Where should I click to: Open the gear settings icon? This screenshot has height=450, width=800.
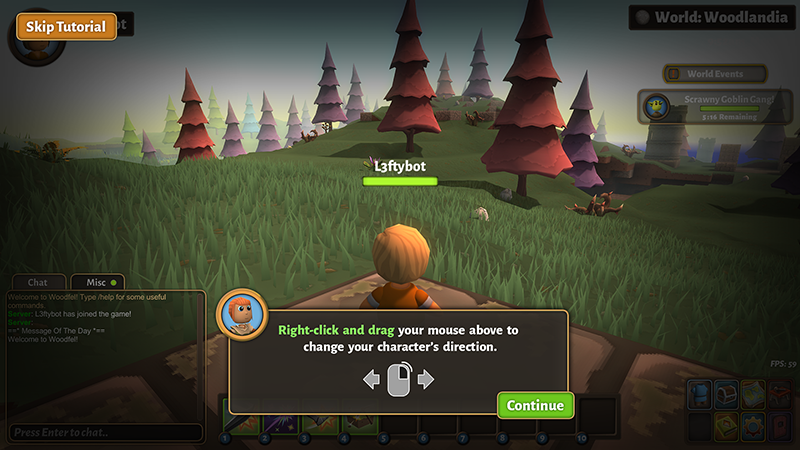click(x=754, y=426)
